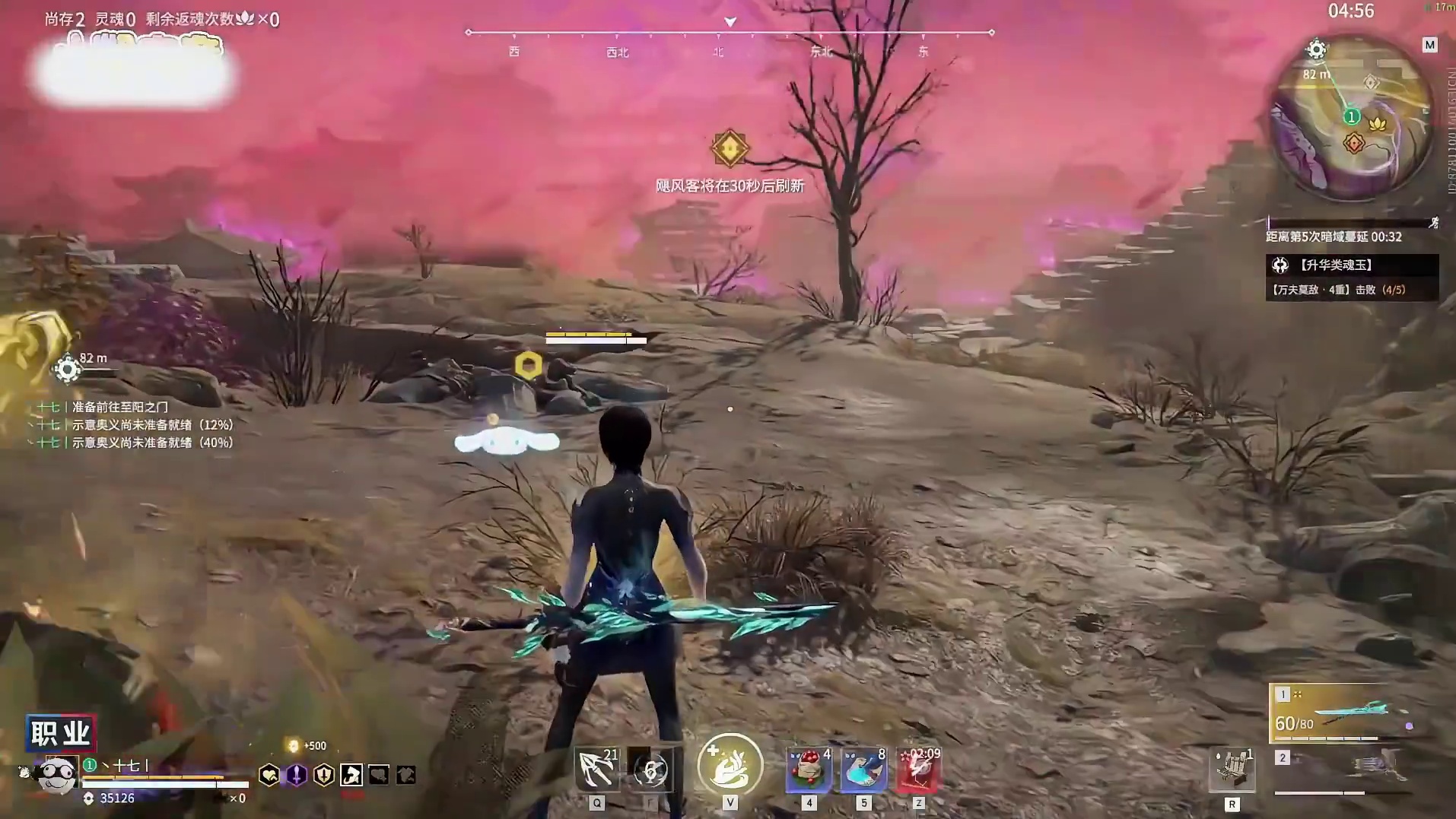Viewport: 1456px width, 819px height.
Task: Click the orange diamond marker on minimap
Action: coord(1353,142)
